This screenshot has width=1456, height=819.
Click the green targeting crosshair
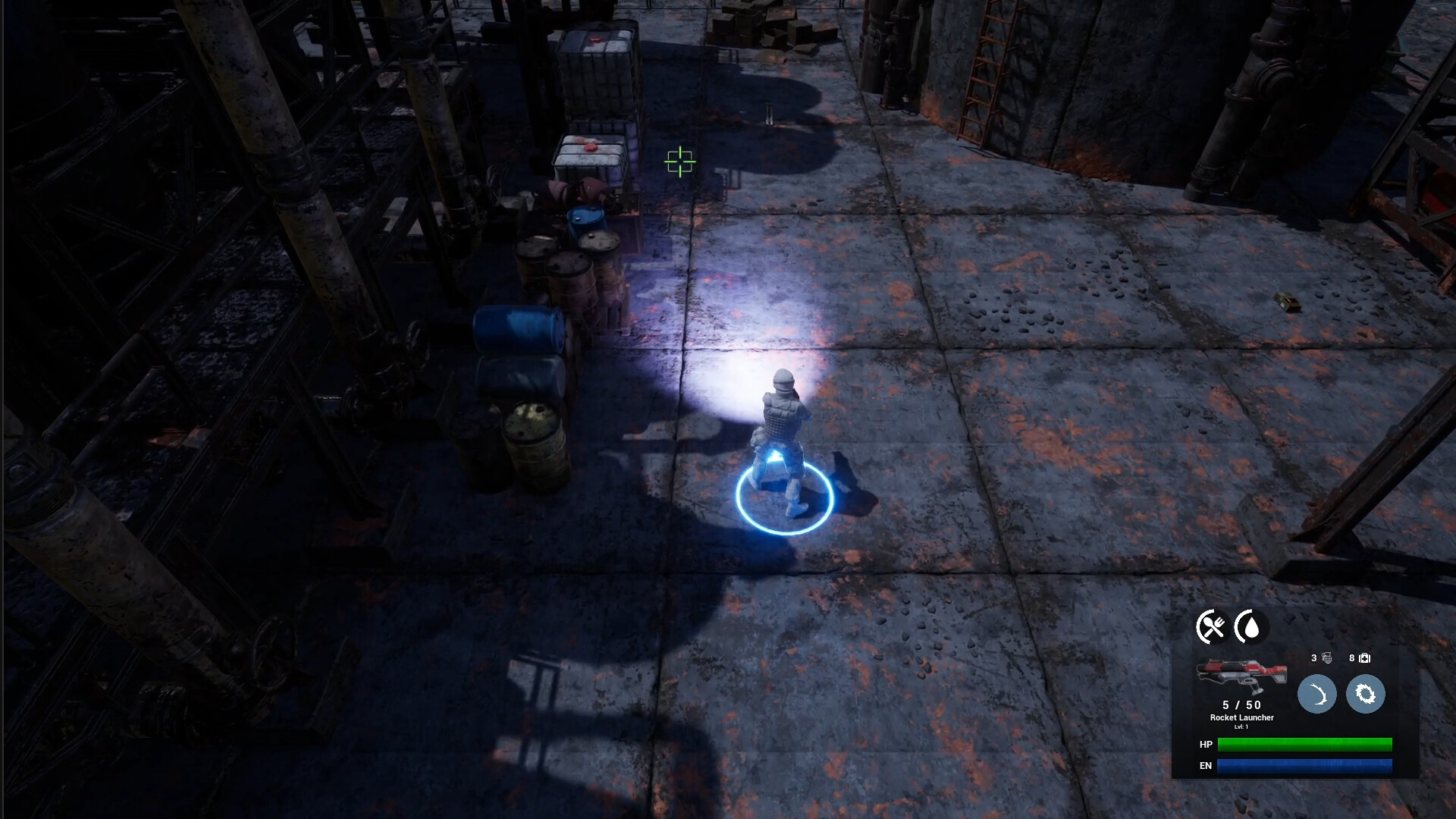pos(680,162)
